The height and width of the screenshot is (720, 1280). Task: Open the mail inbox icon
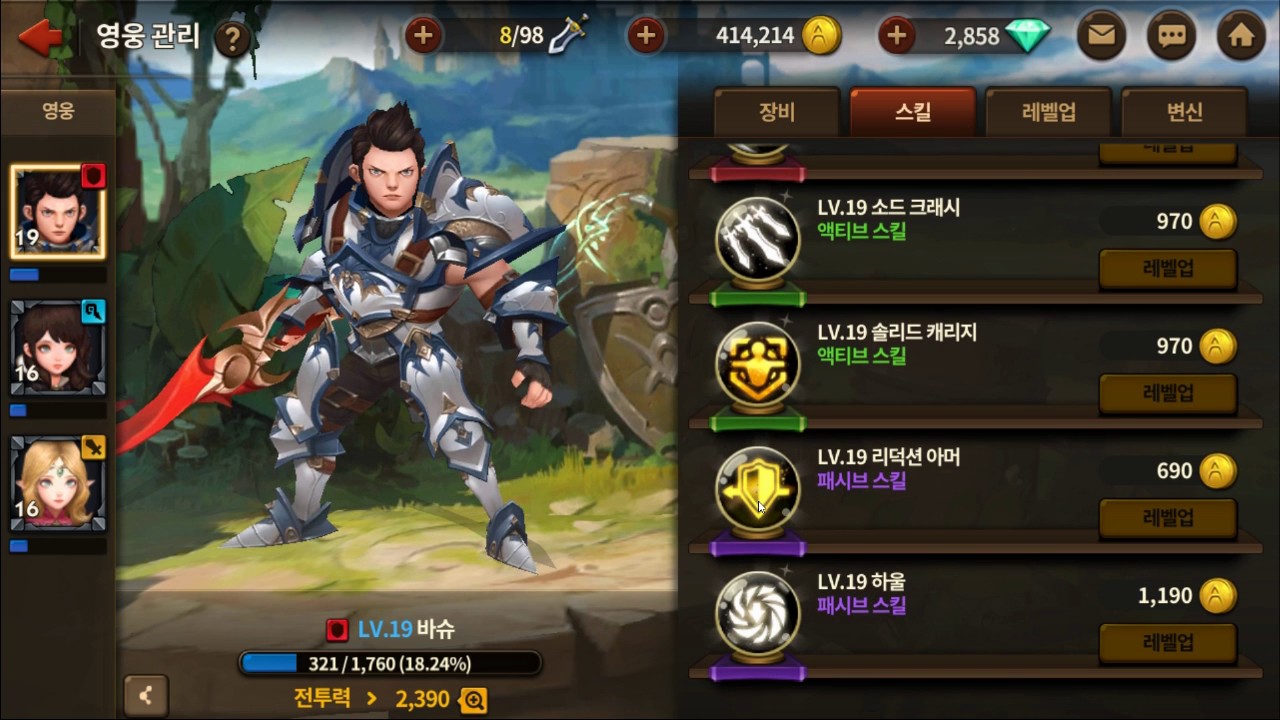tap(1101, 35)
